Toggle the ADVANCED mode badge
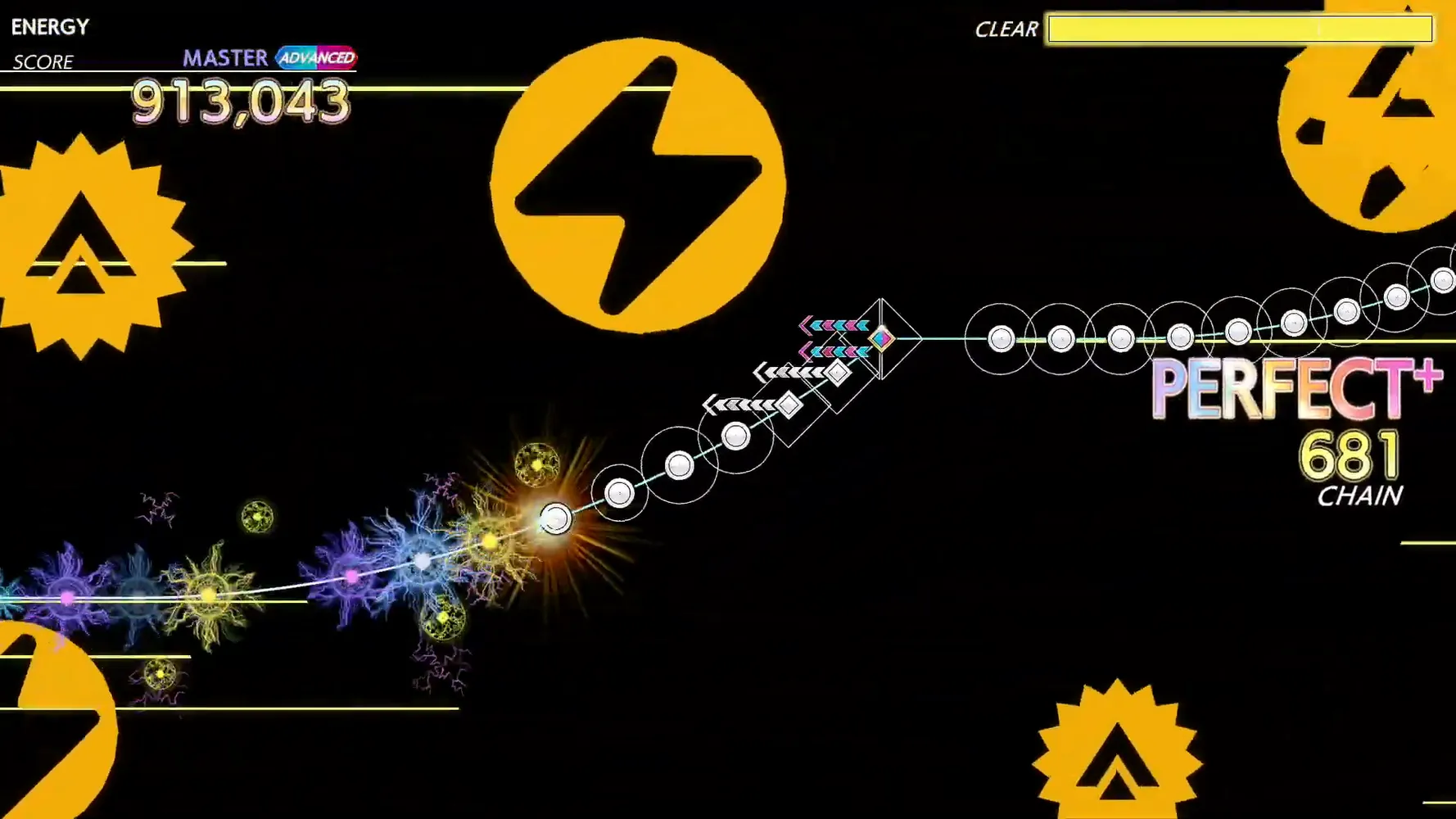The height and width of the screenshot is (819, 1456). point(318,58)
